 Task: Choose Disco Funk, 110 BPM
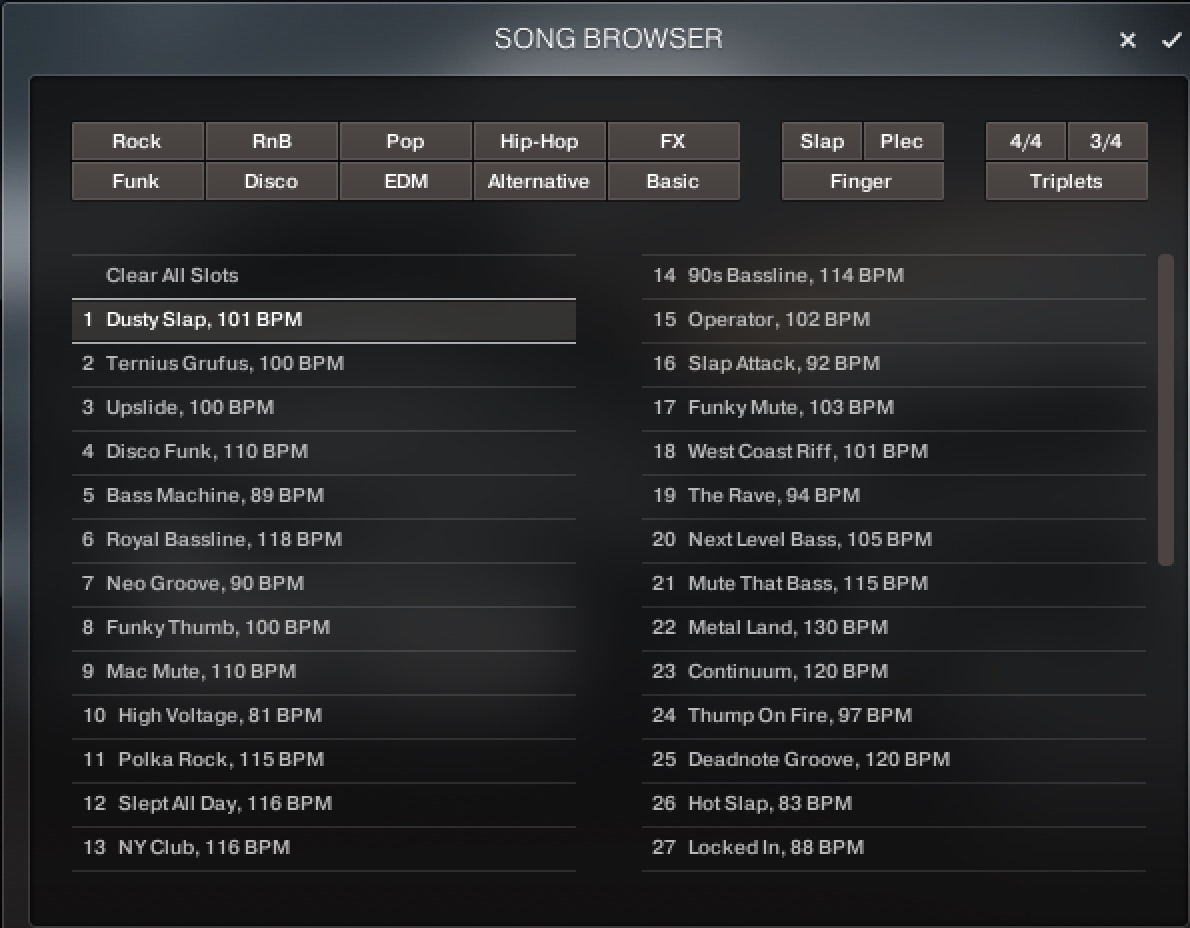click(x=207, y=451)
